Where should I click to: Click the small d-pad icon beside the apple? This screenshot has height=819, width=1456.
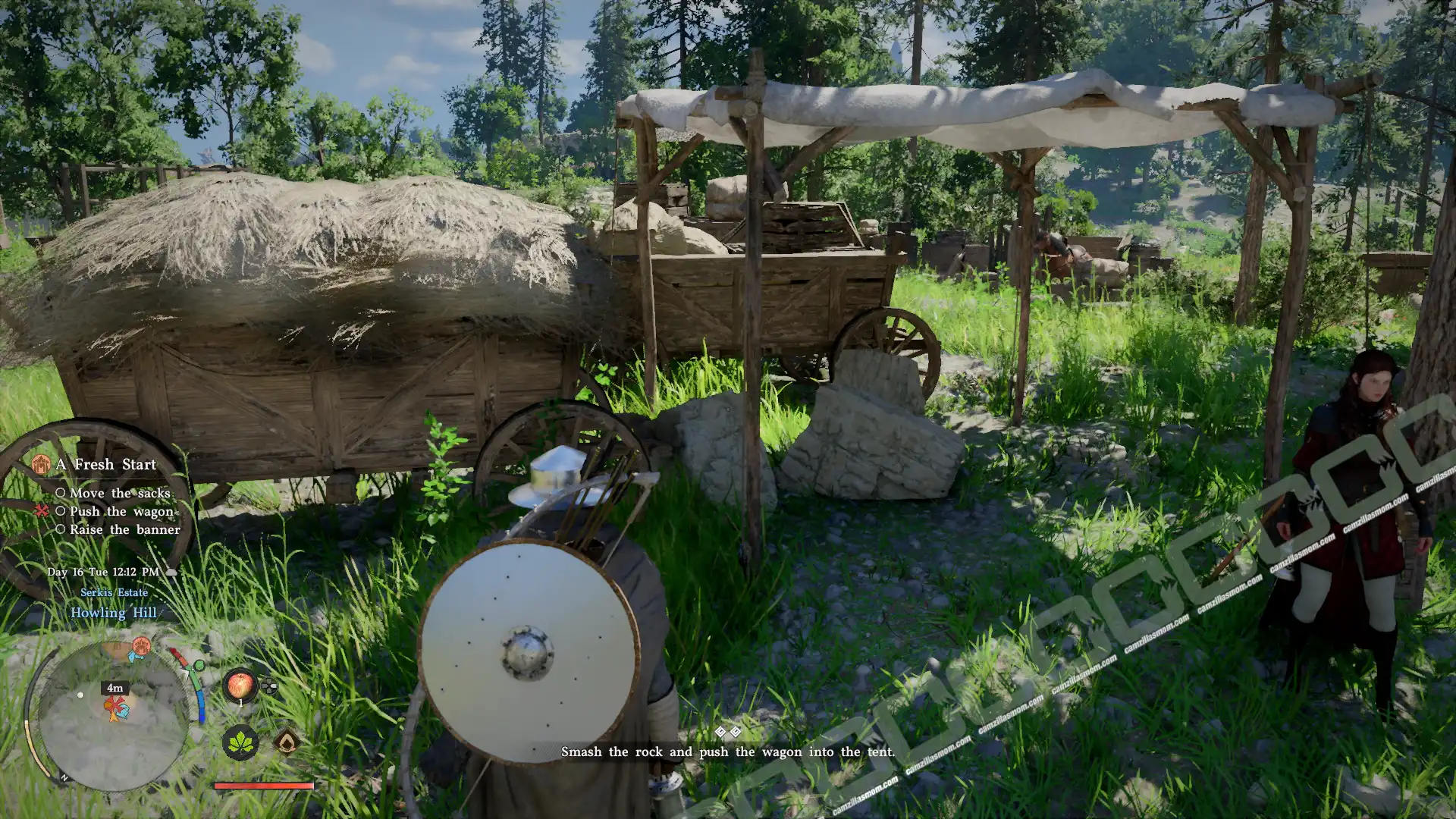pos(269,688)
